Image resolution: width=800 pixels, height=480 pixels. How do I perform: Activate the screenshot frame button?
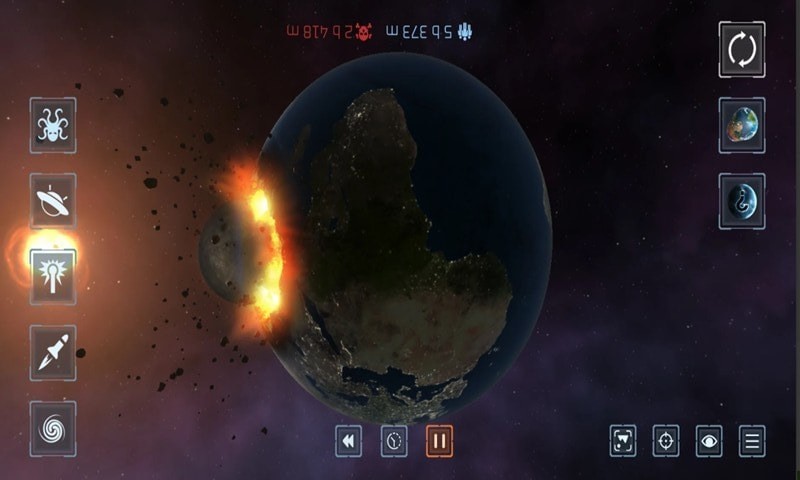623,441
